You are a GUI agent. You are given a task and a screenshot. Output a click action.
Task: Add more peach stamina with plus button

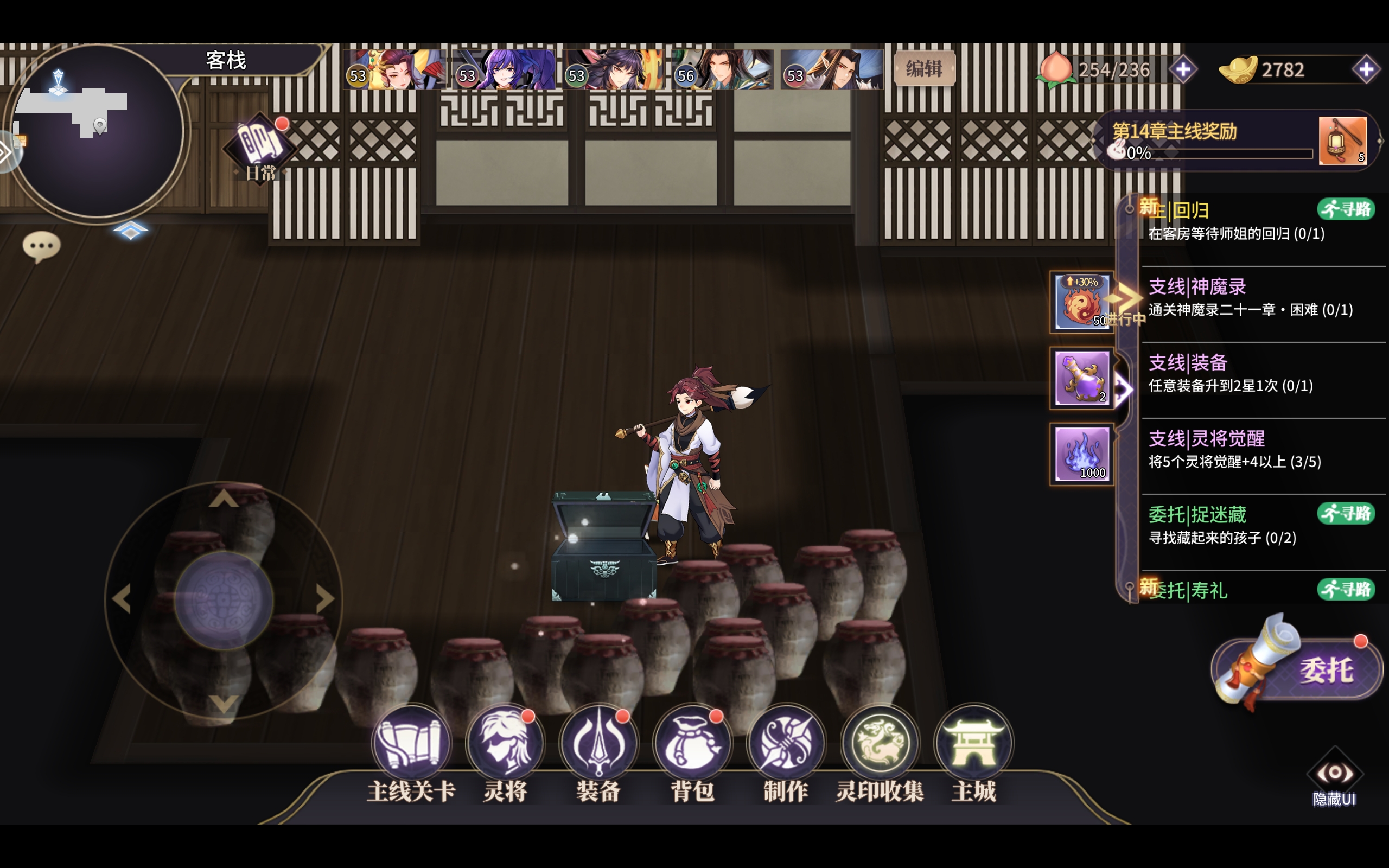point(1183,70)
